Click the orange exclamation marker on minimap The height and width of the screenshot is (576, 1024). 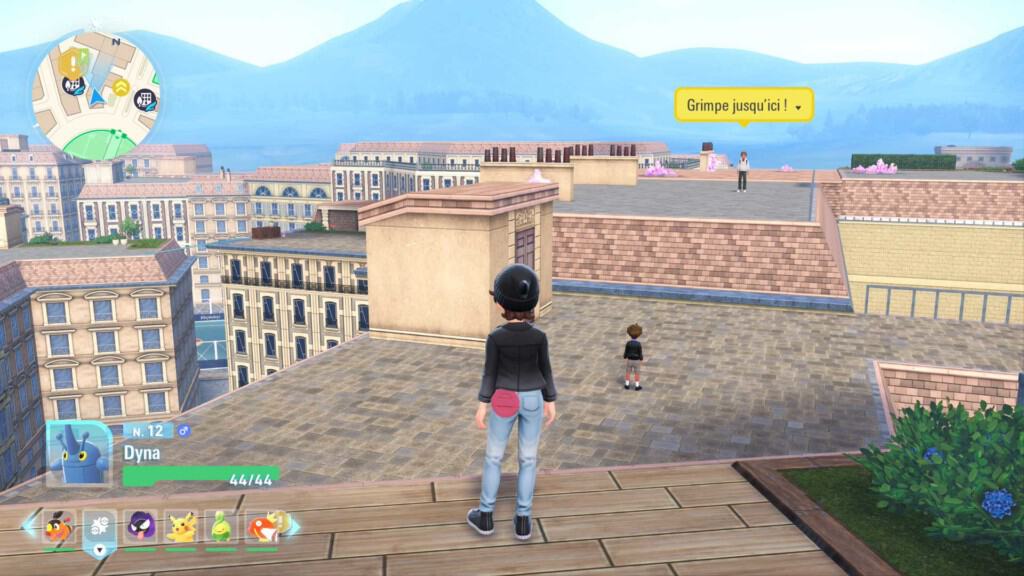[x=73, y=63]
